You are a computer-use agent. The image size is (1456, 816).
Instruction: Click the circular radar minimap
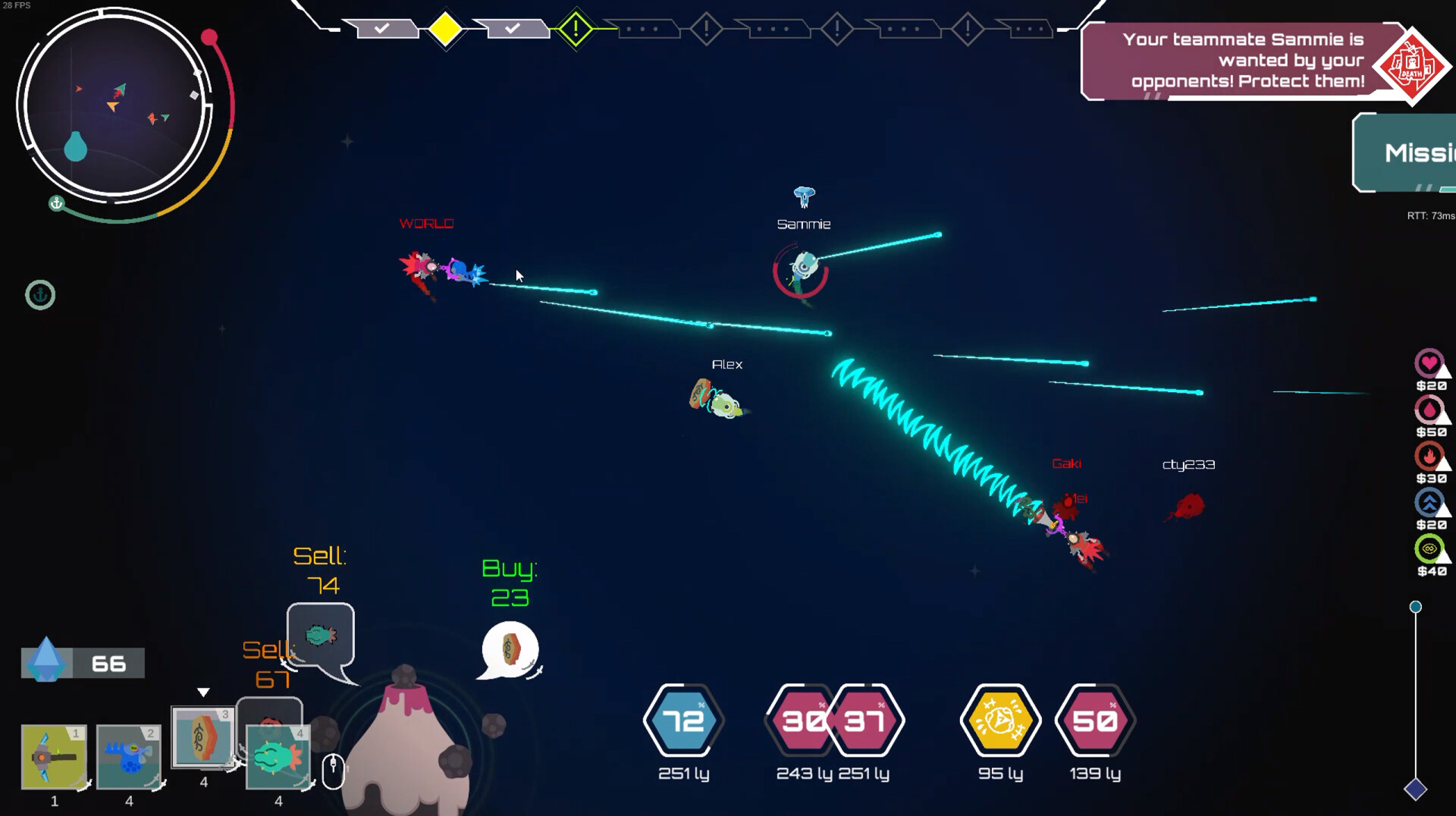pyautogui.click(x=114, y=106)
